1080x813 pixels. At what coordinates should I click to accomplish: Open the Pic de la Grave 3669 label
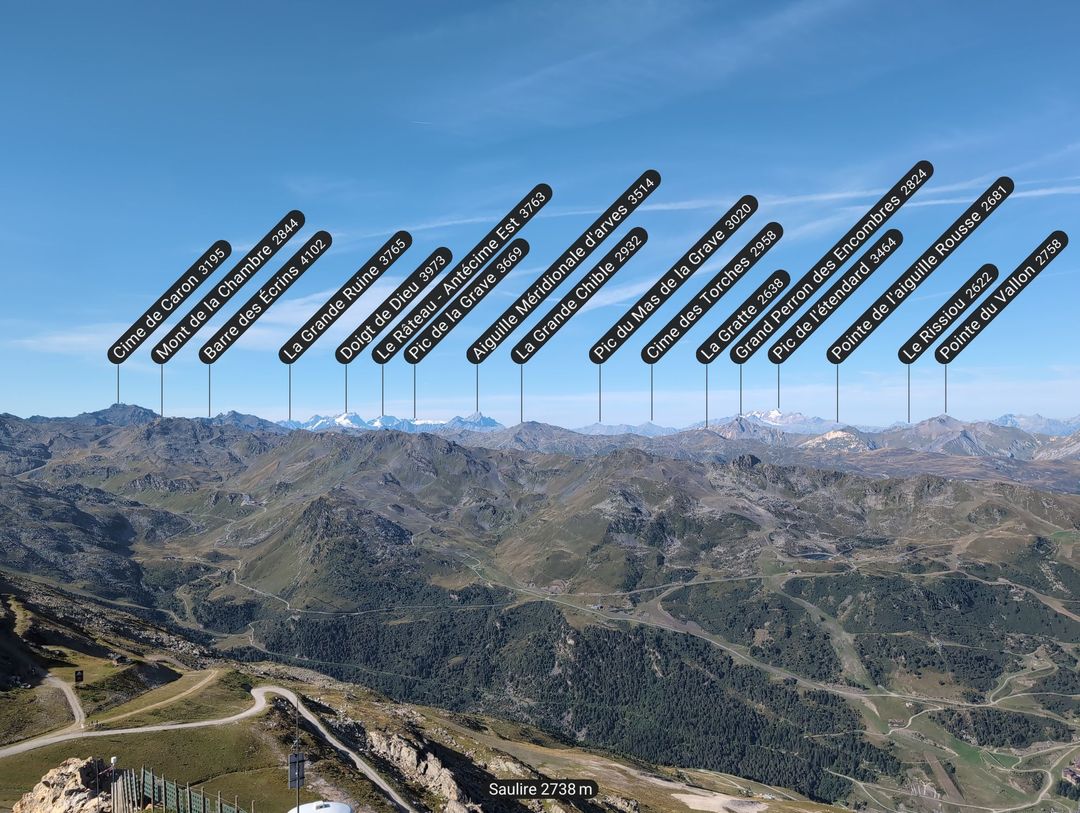466,301
